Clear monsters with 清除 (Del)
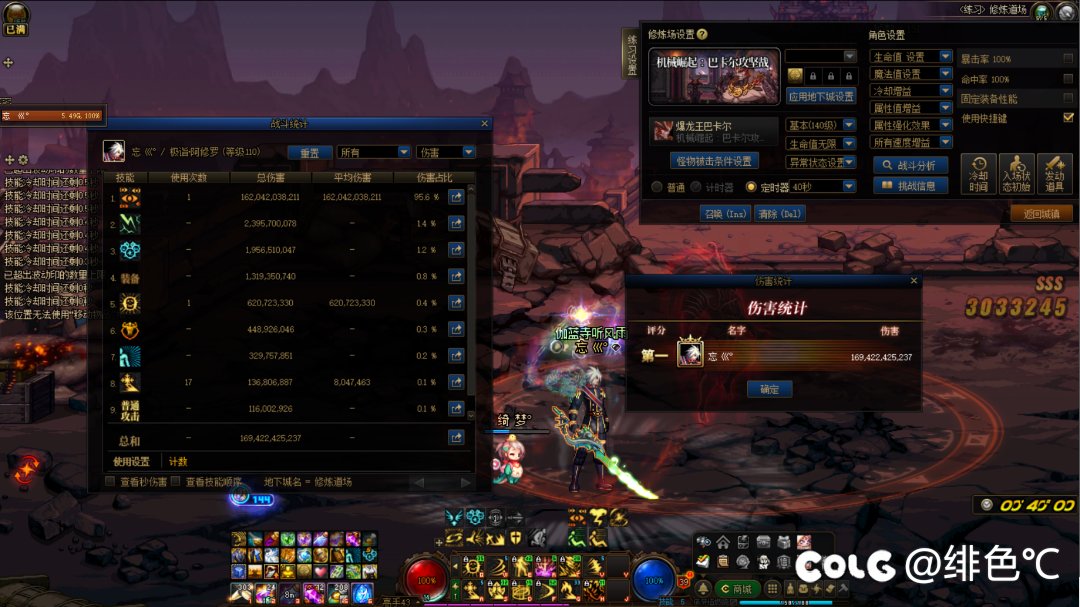The image size is (1080, 607). (x=780, y=213)
